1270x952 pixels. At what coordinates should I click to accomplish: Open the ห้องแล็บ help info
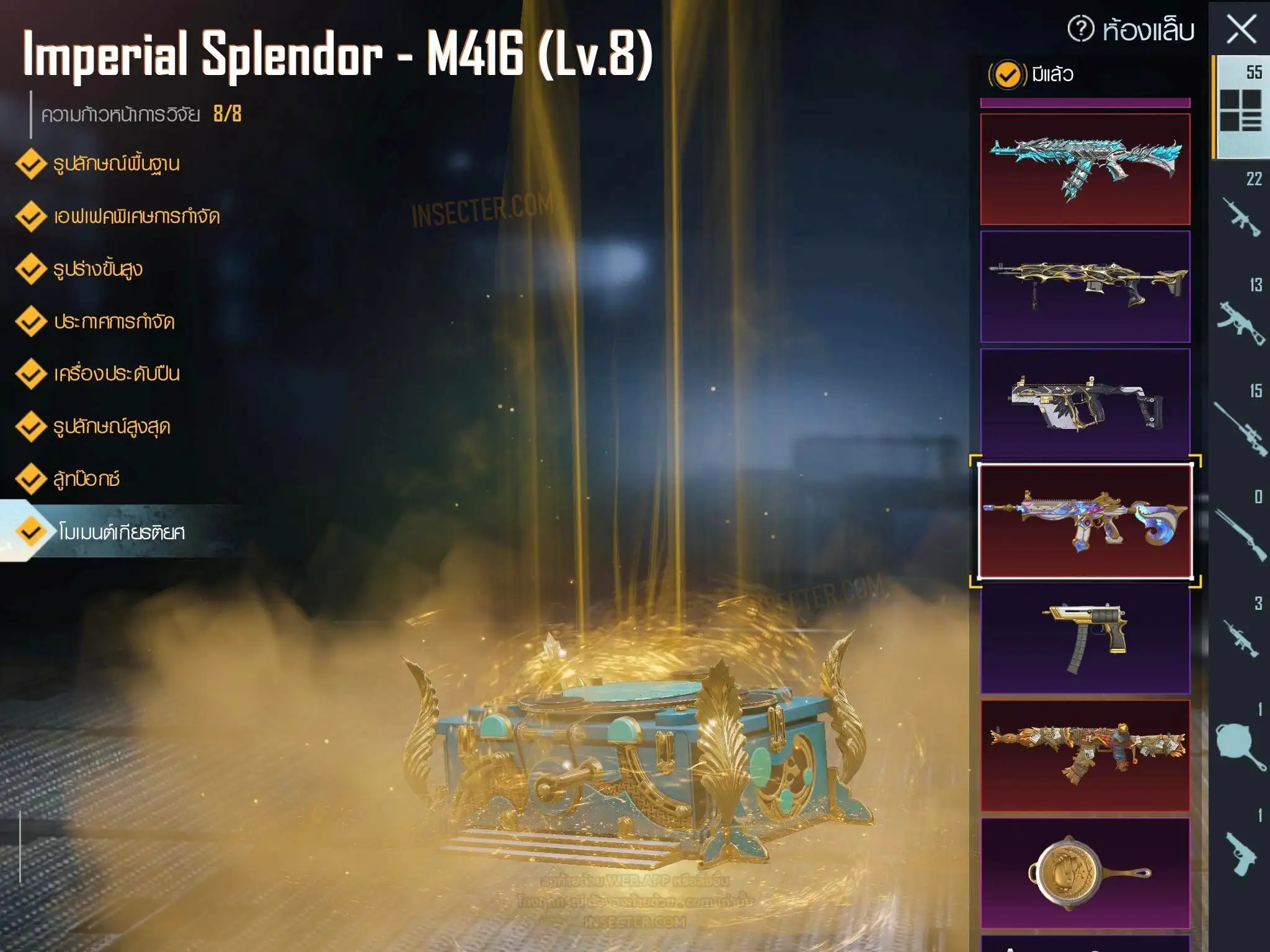click(x=1081, y=29)
